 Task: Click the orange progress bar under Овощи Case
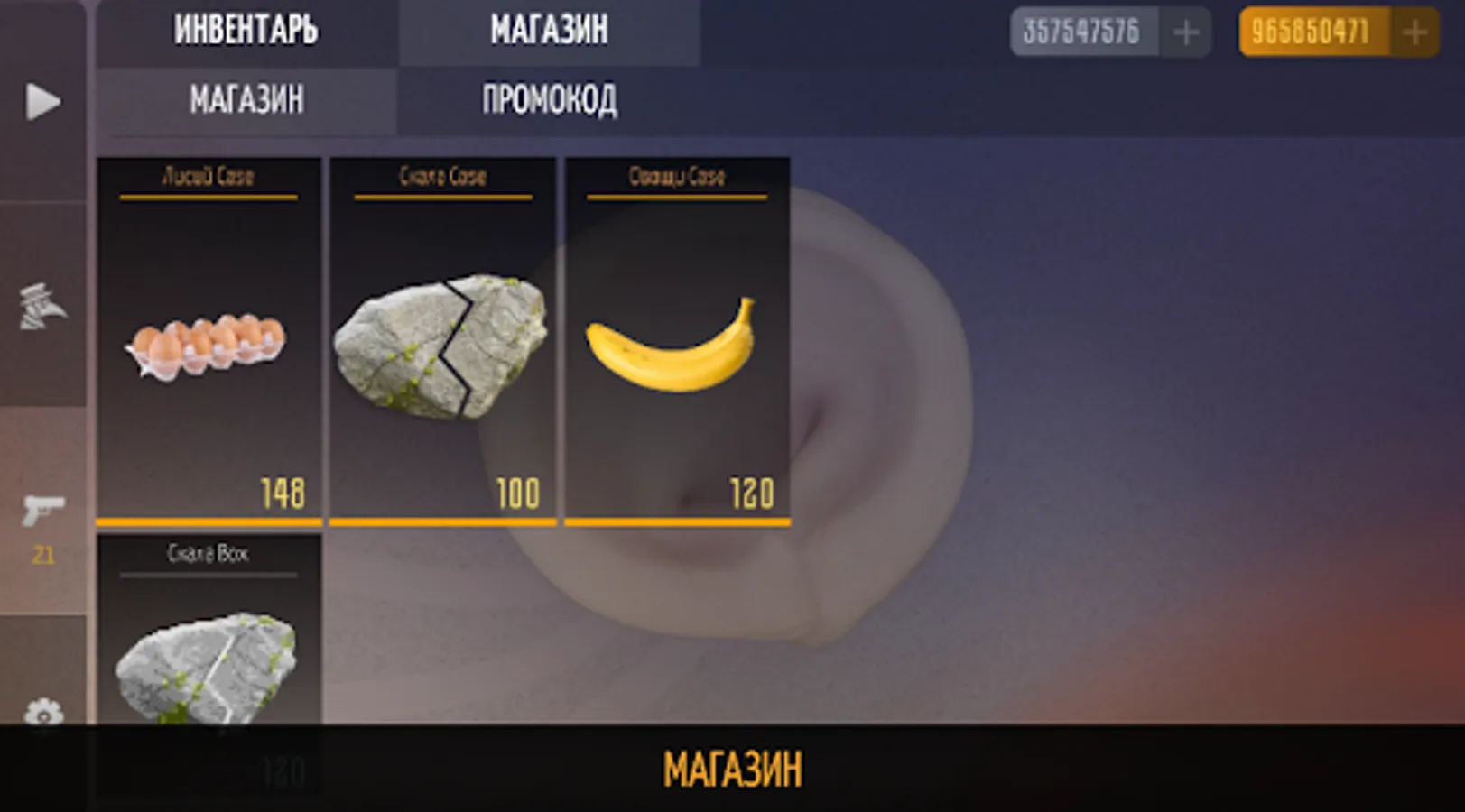coord(676,521)
